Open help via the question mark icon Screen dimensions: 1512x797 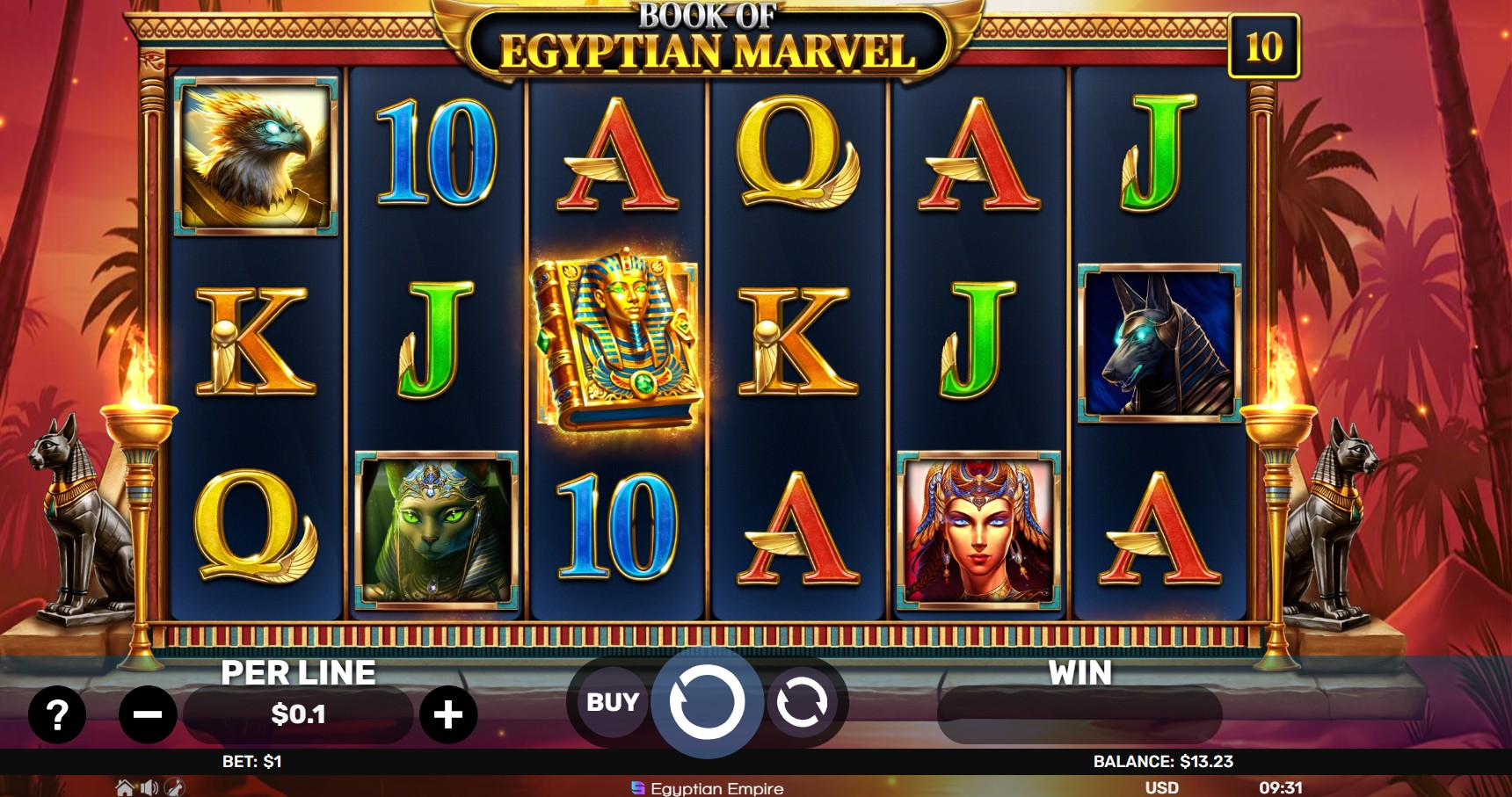[x=57, y=714]
